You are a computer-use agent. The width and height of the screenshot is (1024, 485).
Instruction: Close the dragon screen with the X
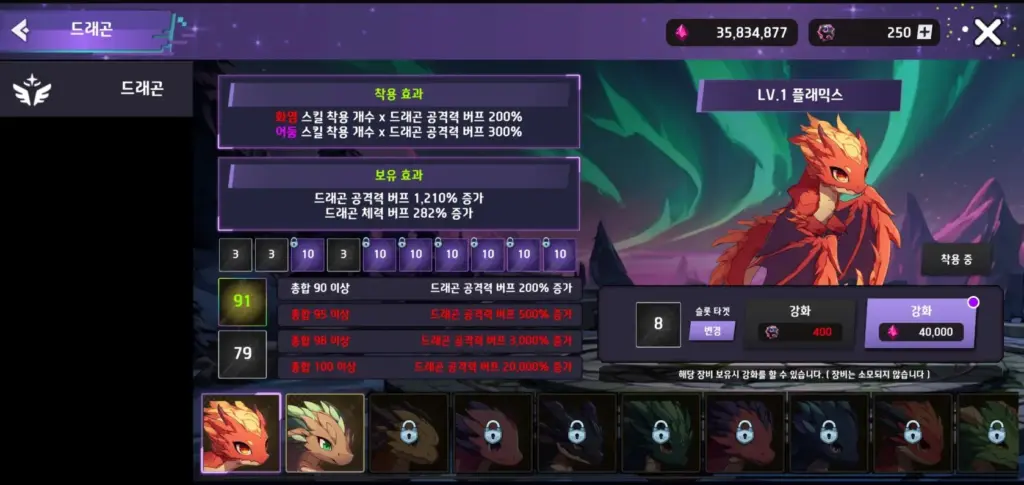987,33
